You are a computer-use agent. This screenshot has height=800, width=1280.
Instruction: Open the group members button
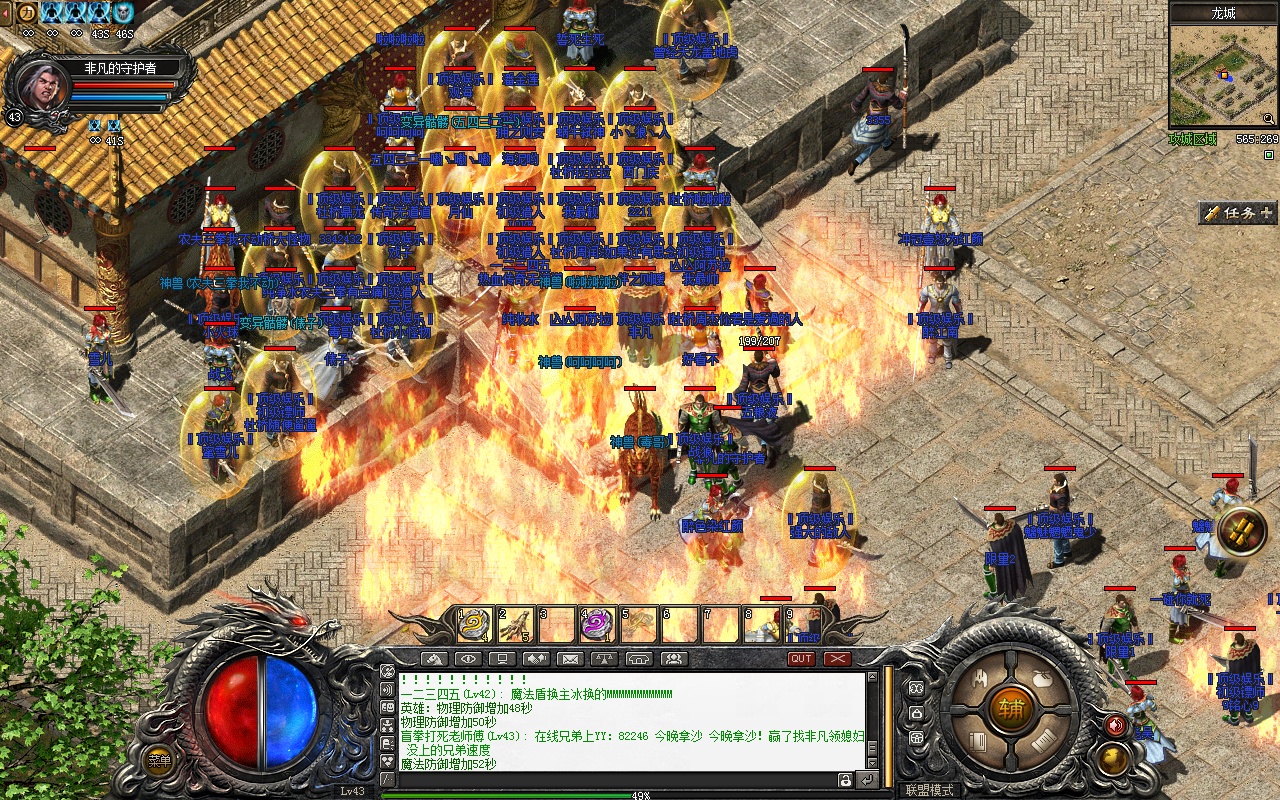point(674,659)
